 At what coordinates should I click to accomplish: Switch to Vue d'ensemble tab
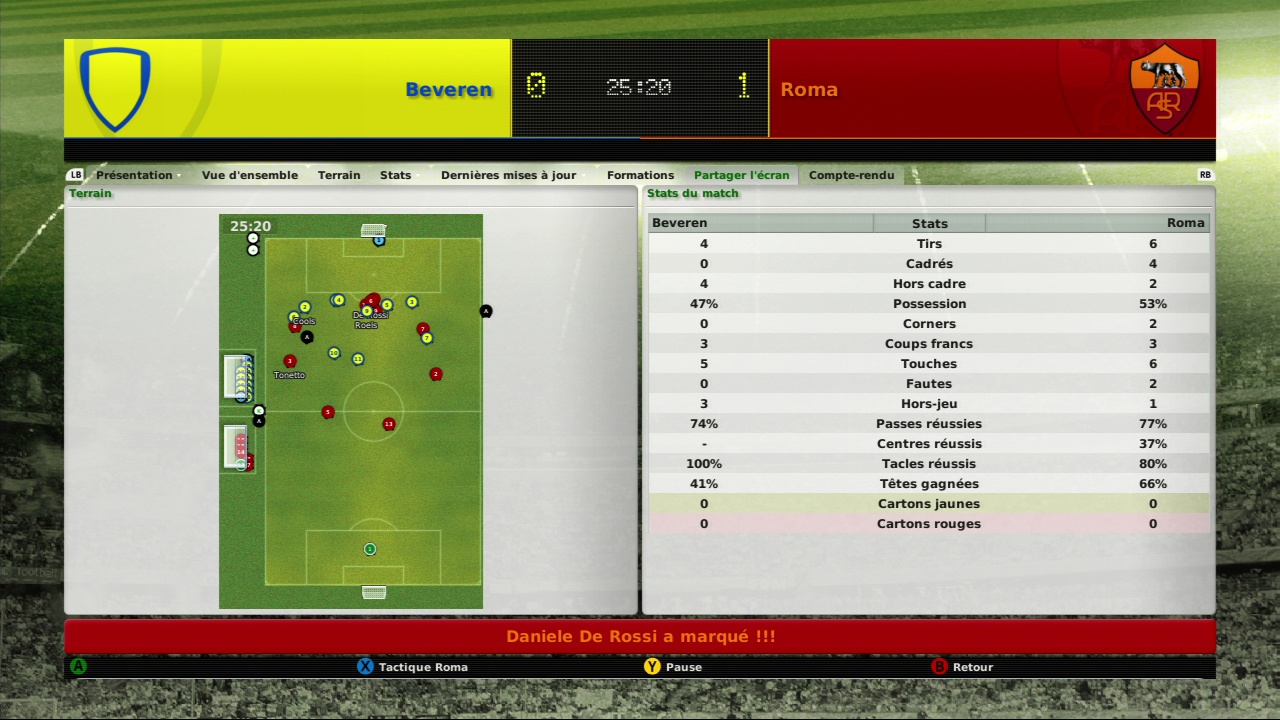point(250,175)
